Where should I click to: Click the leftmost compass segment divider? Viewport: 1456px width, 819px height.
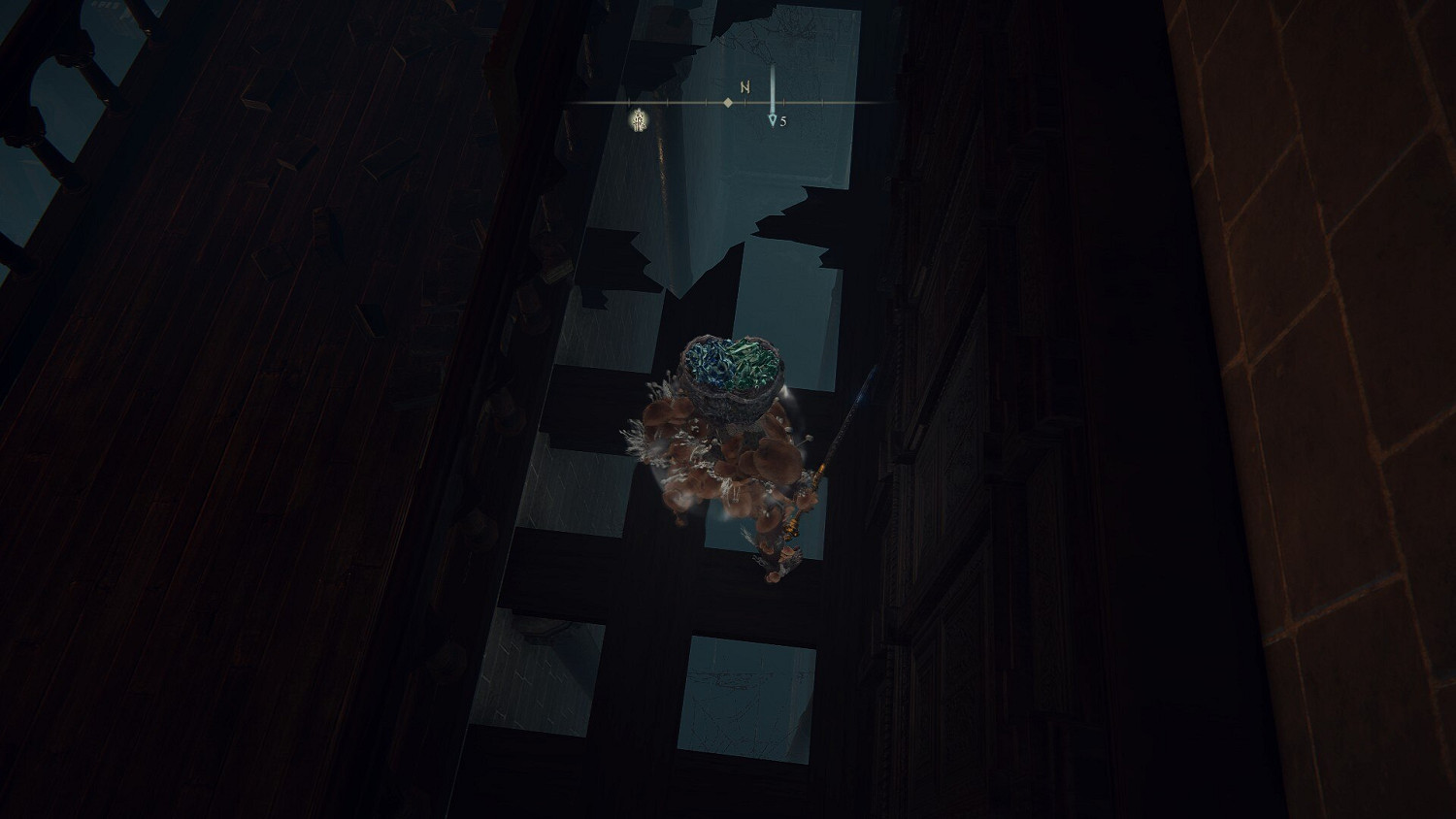629,101
